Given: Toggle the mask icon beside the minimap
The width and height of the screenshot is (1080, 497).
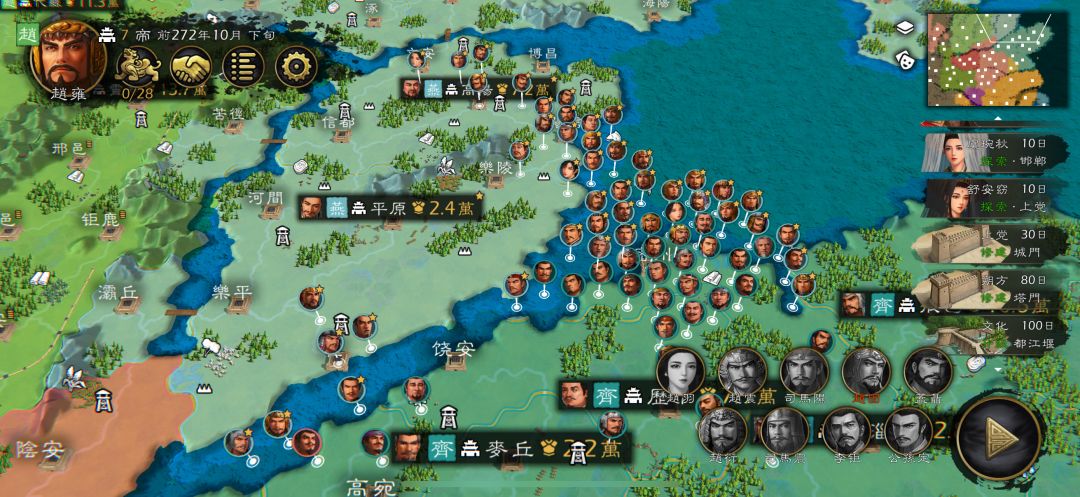Looking at the screenshot, I should point(907,59).
